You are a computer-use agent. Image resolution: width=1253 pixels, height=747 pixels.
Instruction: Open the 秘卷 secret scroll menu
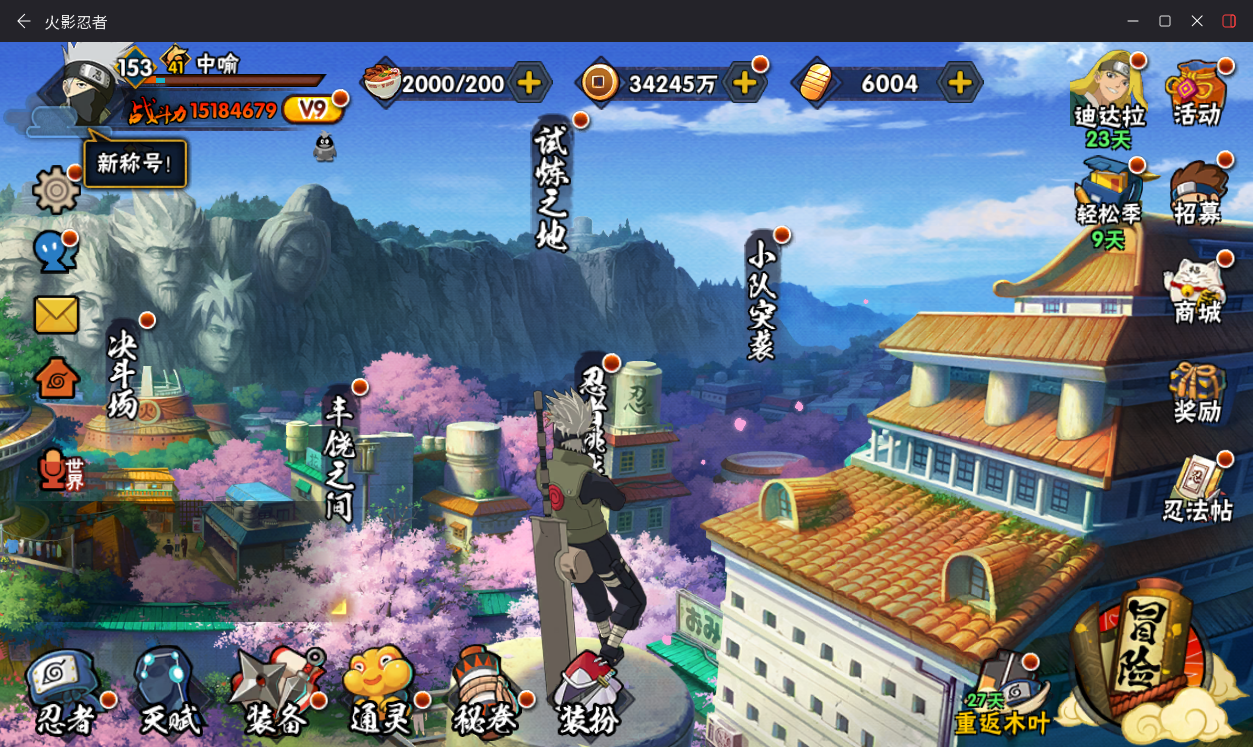[x=485, y=692]
